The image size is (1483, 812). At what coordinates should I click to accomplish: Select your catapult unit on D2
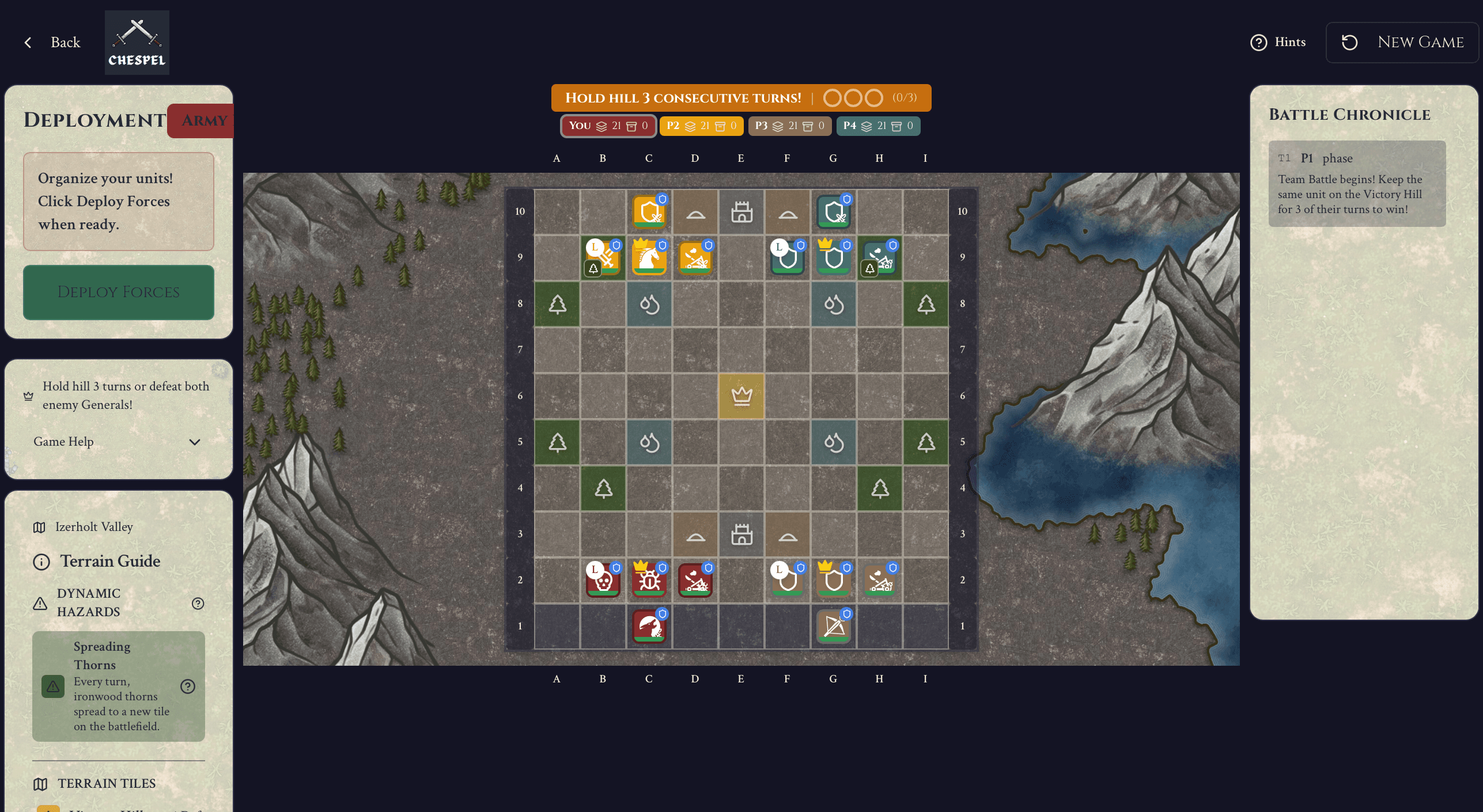pos(695,582)
